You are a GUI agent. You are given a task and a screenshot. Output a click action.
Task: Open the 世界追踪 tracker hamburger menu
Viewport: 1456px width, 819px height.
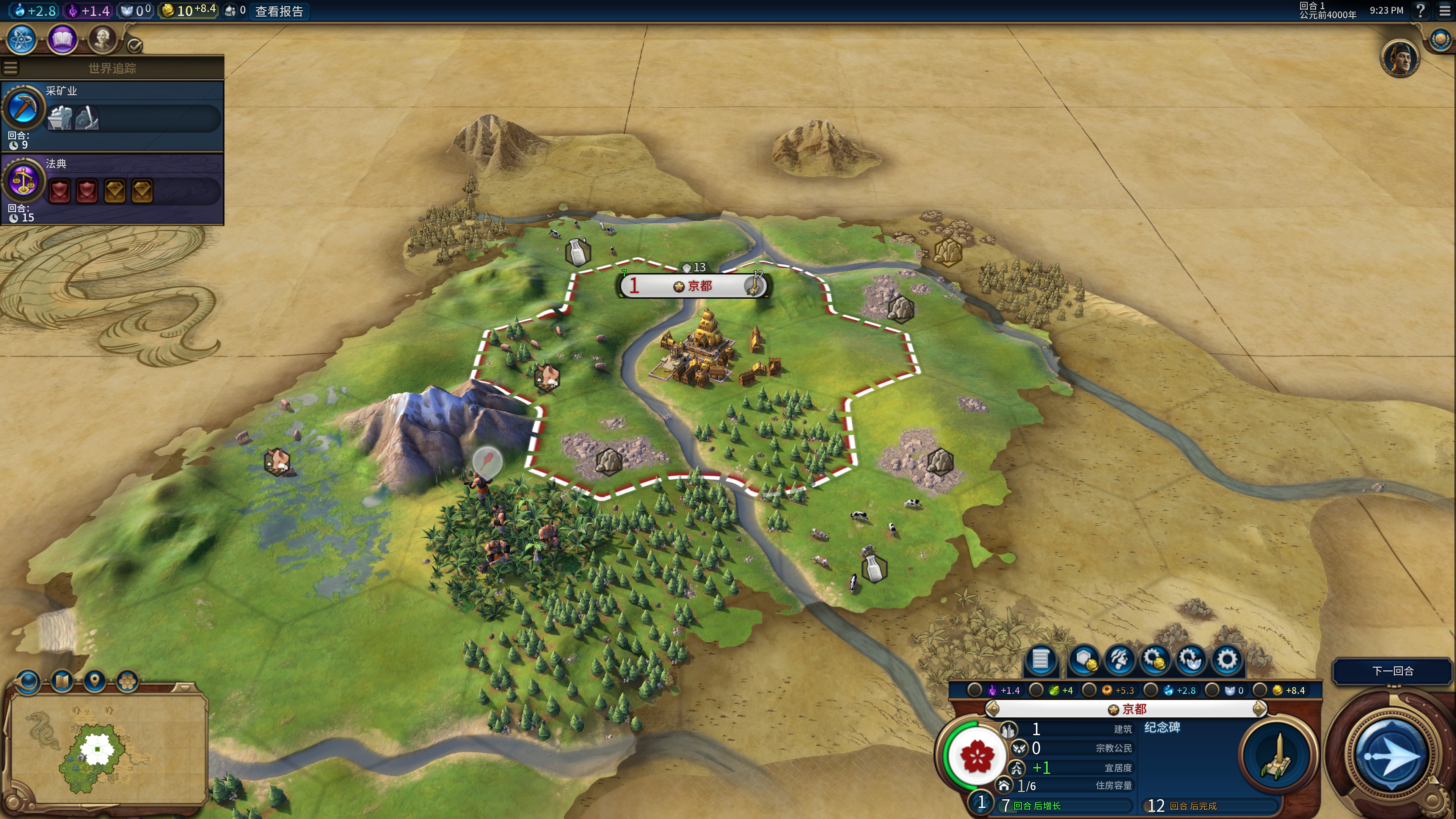(x=11, y=68)
